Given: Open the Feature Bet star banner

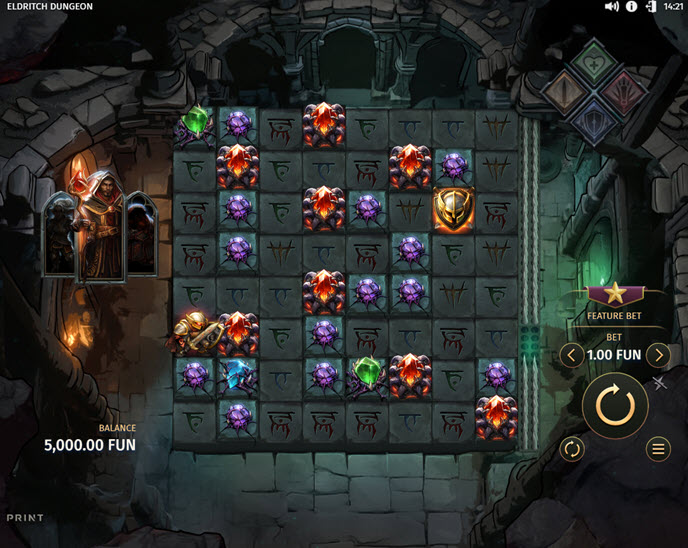Looking at the screenshot, I should click(x=613, y=294).
